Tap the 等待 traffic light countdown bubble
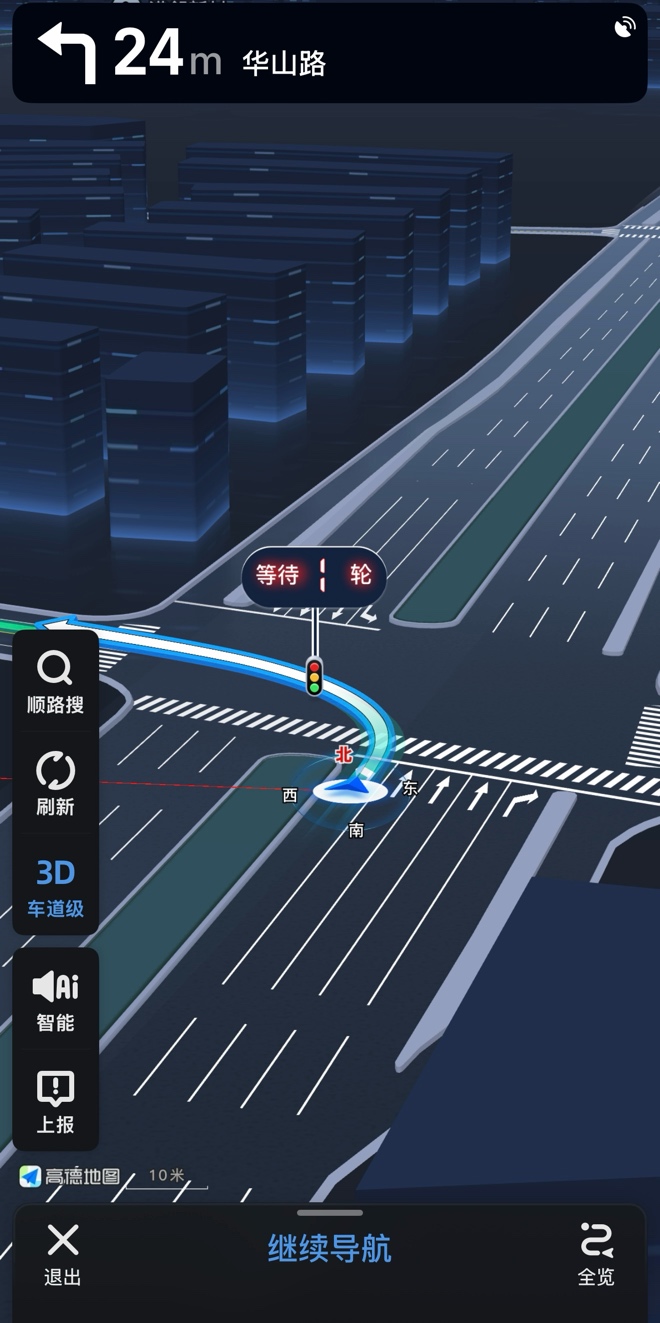 [314, 575]
